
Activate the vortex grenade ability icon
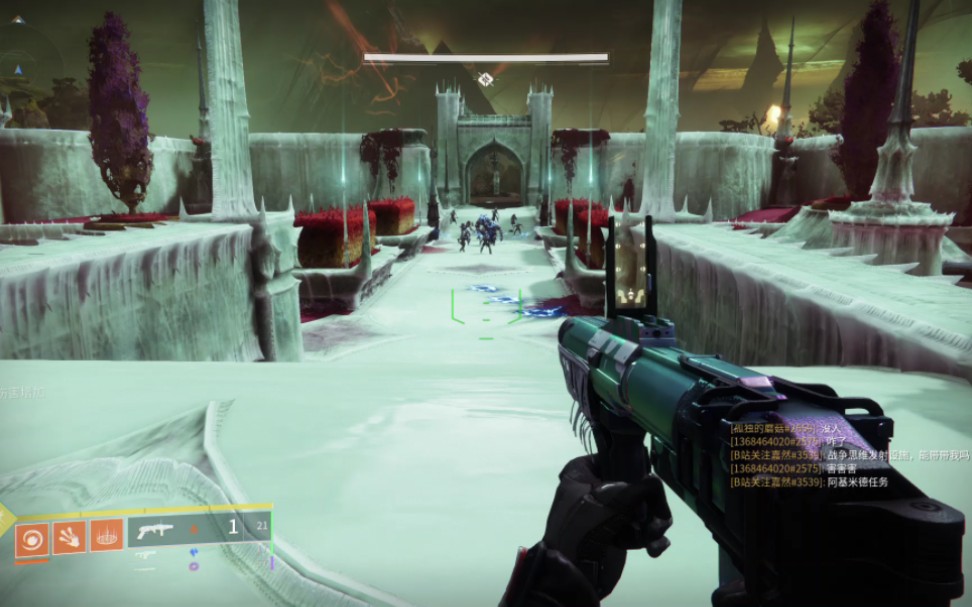(x=32, y=537)
